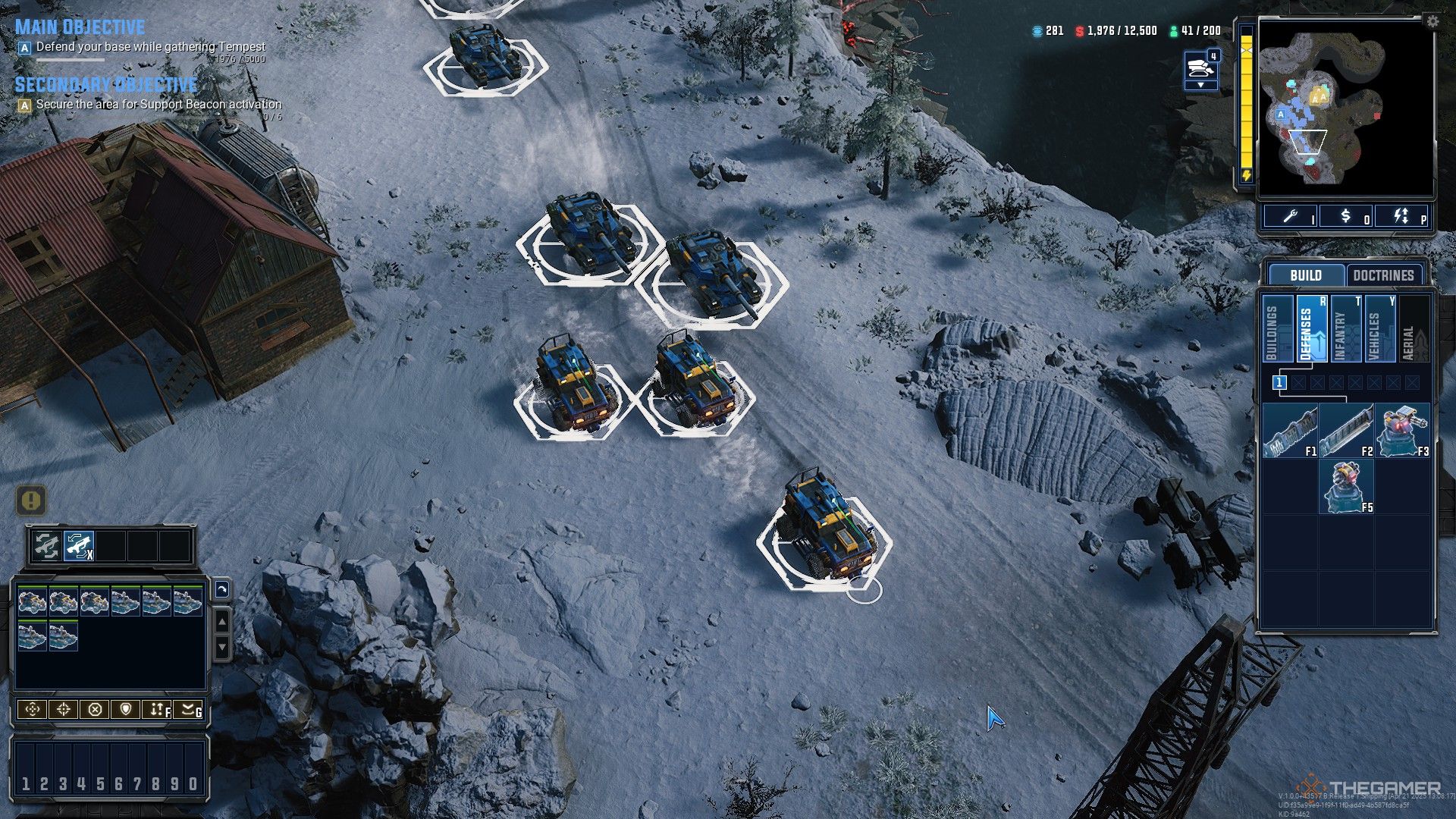Activate the weapon swap ability
Screen dimensions: 1456x819
(x=79, y=545)
